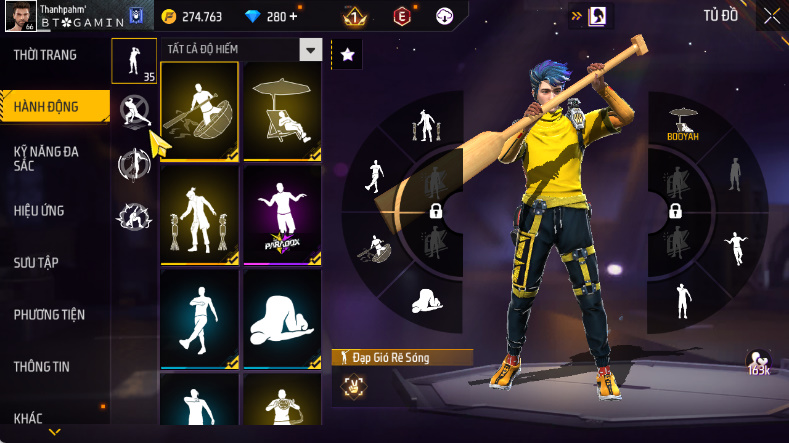
Task: Open the player profile avatar
Action: 21,17
